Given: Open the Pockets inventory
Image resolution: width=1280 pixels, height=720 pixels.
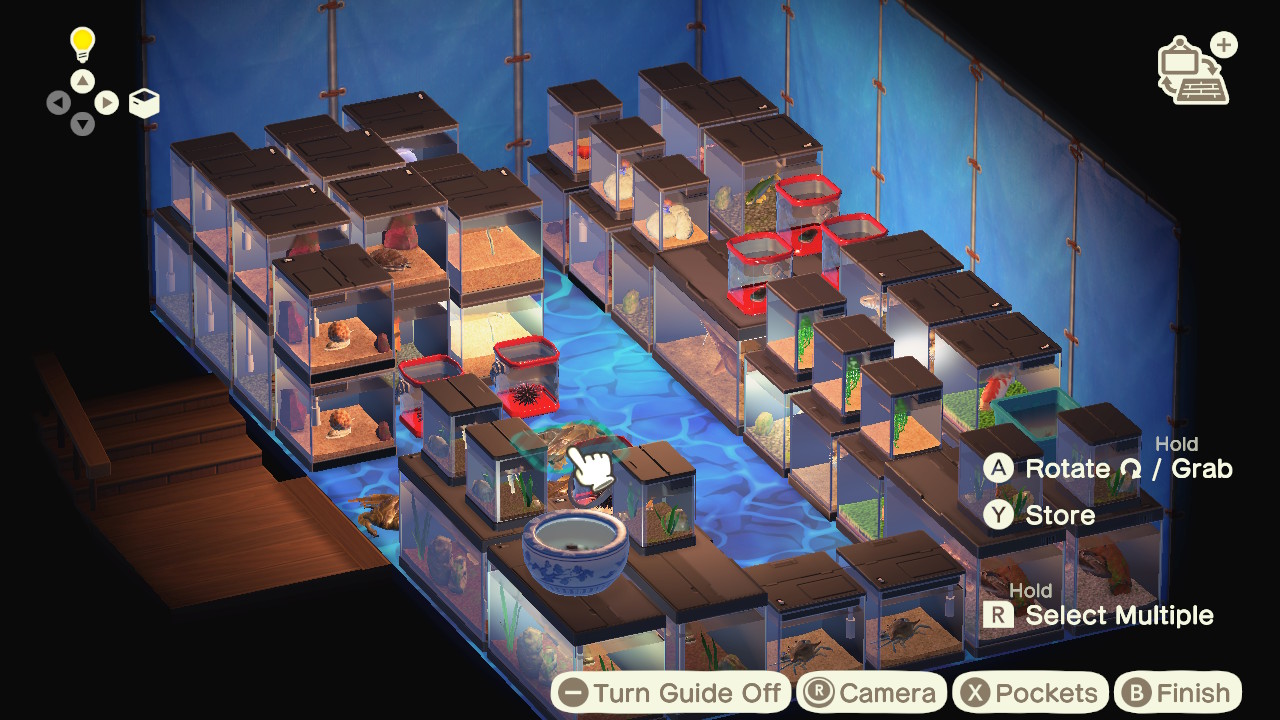Looking at the screenshot, I should 1029,693.
